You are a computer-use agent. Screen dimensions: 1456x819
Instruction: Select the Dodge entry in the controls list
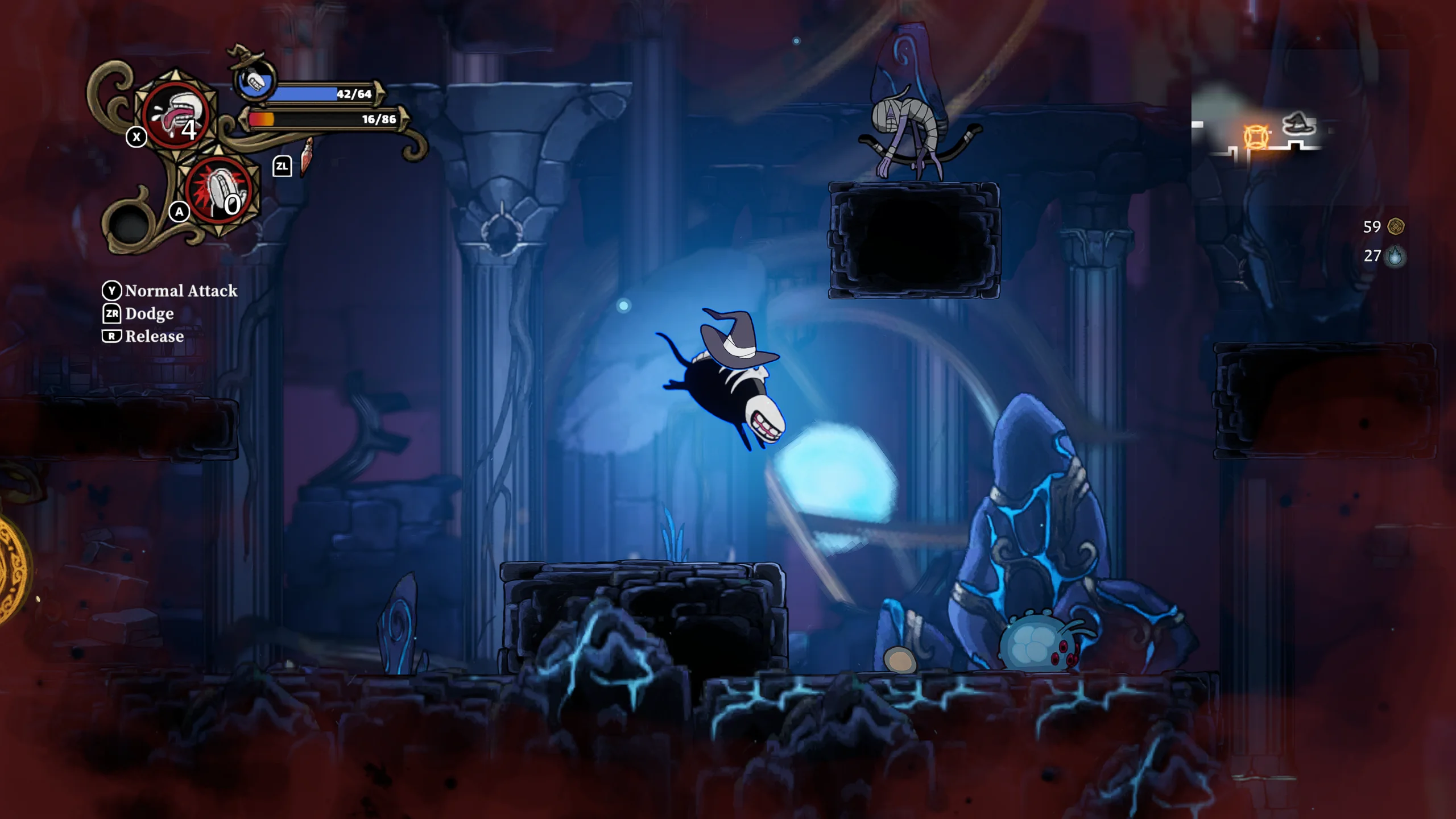[x=150, y=313]
